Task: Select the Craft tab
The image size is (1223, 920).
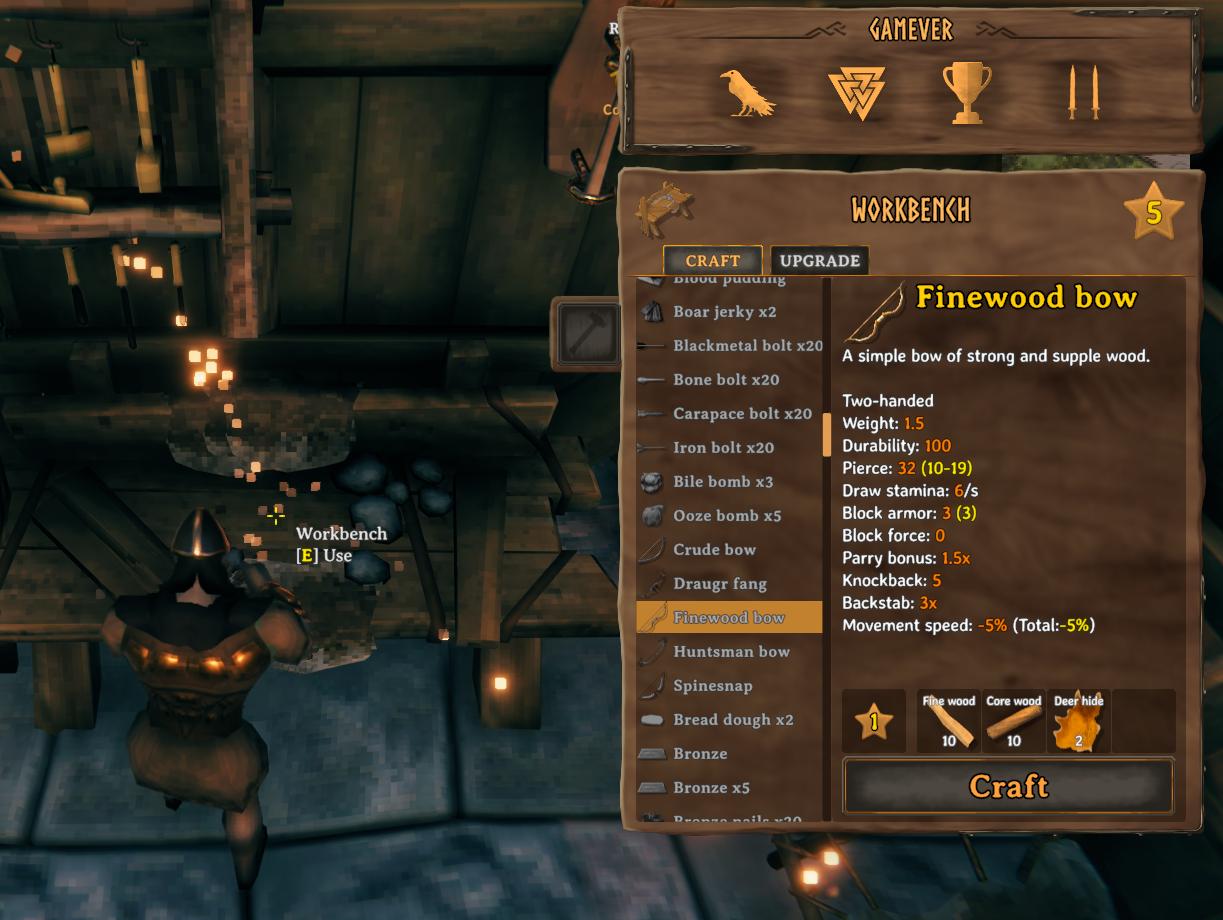Action: [712, 261]
